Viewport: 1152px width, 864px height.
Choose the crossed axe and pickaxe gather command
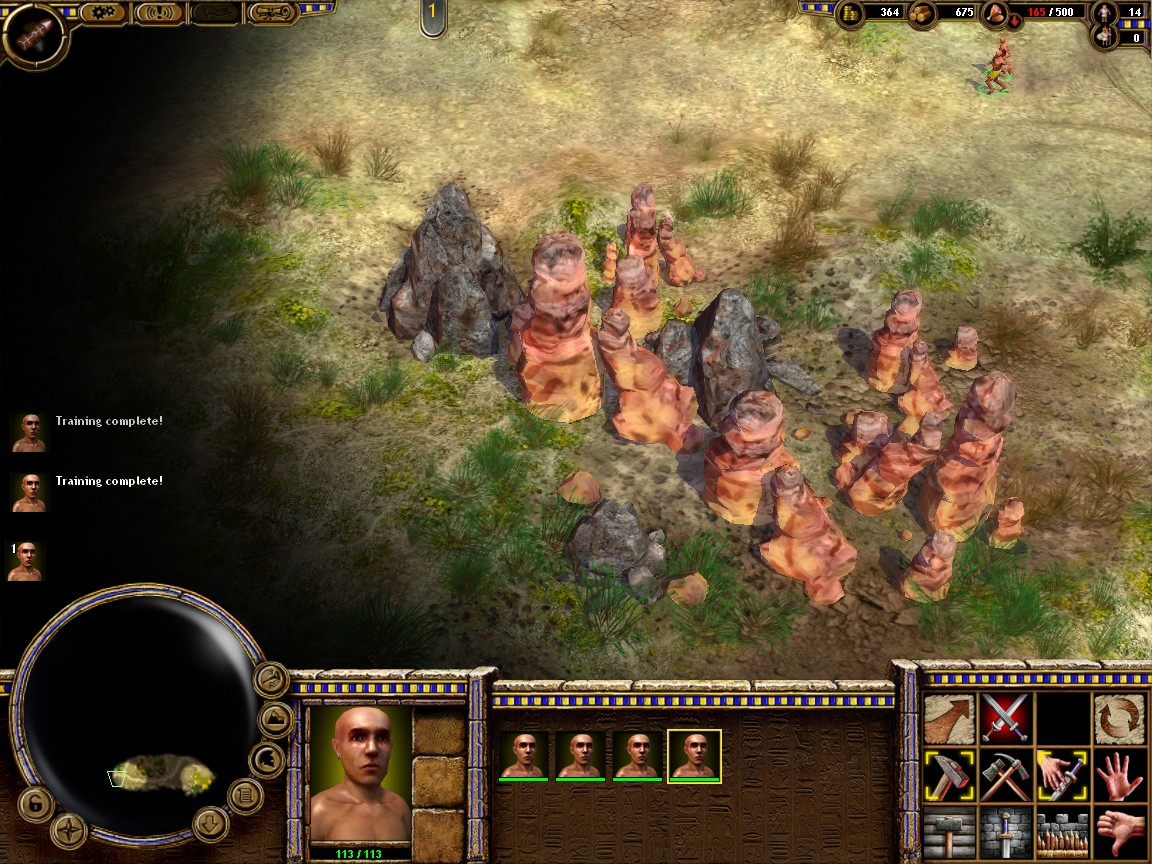1005,775
